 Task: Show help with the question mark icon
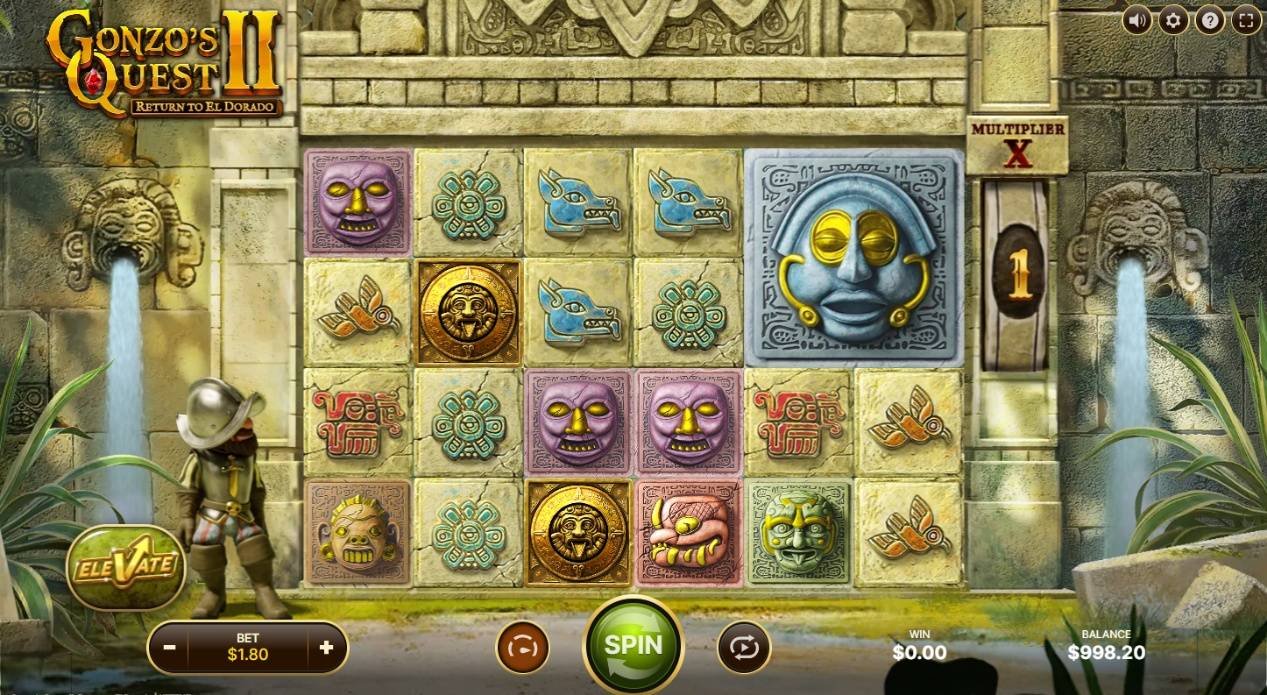pos(1209,19)
